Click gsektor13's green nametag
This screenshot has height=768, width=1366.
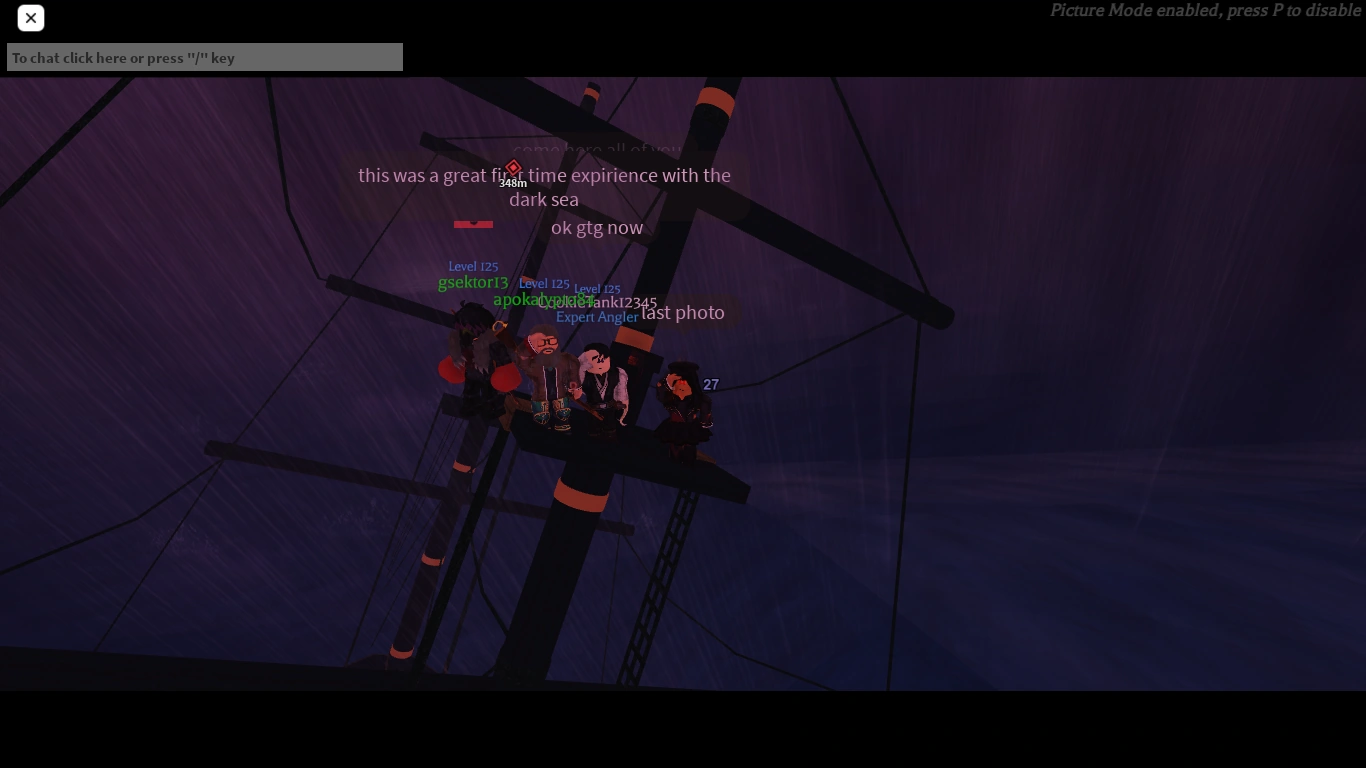pyautogui.click(x=473, y=282)
